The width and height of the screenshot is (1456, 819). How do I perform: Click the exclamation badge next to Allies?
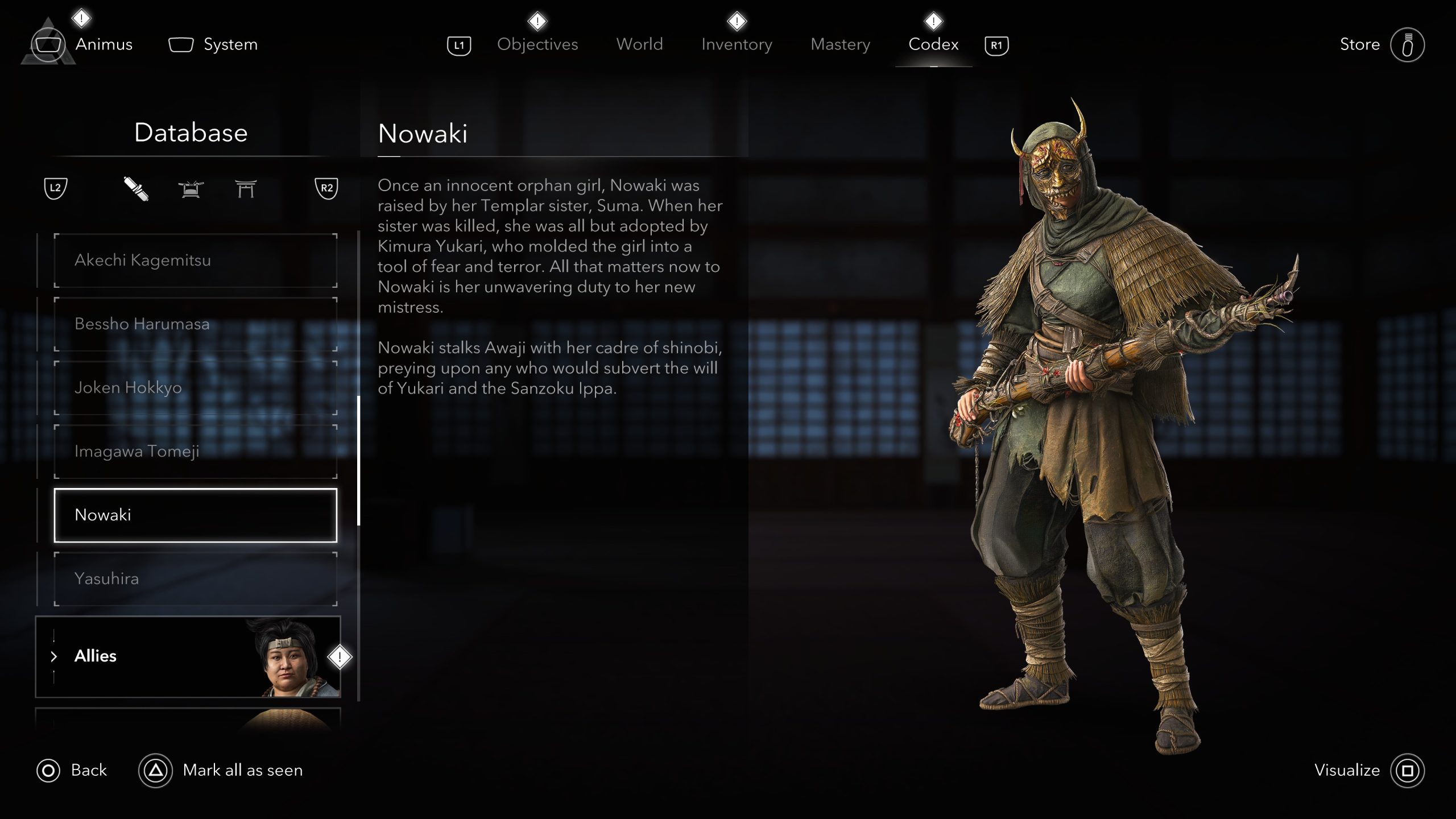(x=338, y=656)
